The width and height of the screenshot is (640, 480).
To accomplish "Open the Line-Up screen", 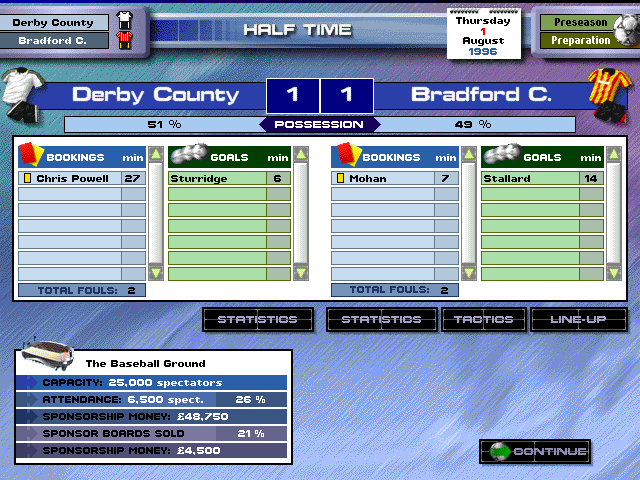I will point(580,320).
